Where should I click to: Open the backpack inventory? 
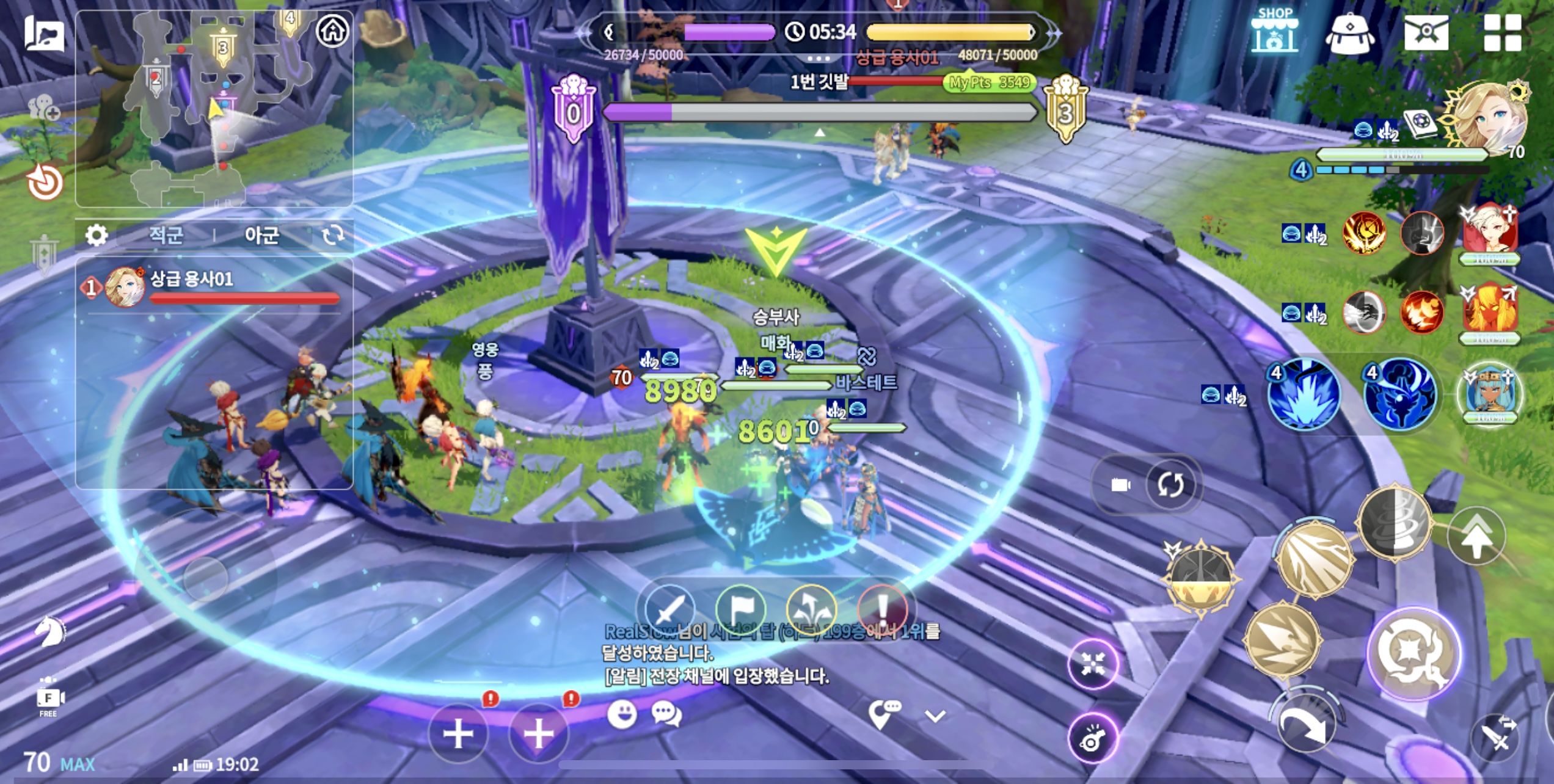[1350, 34]
